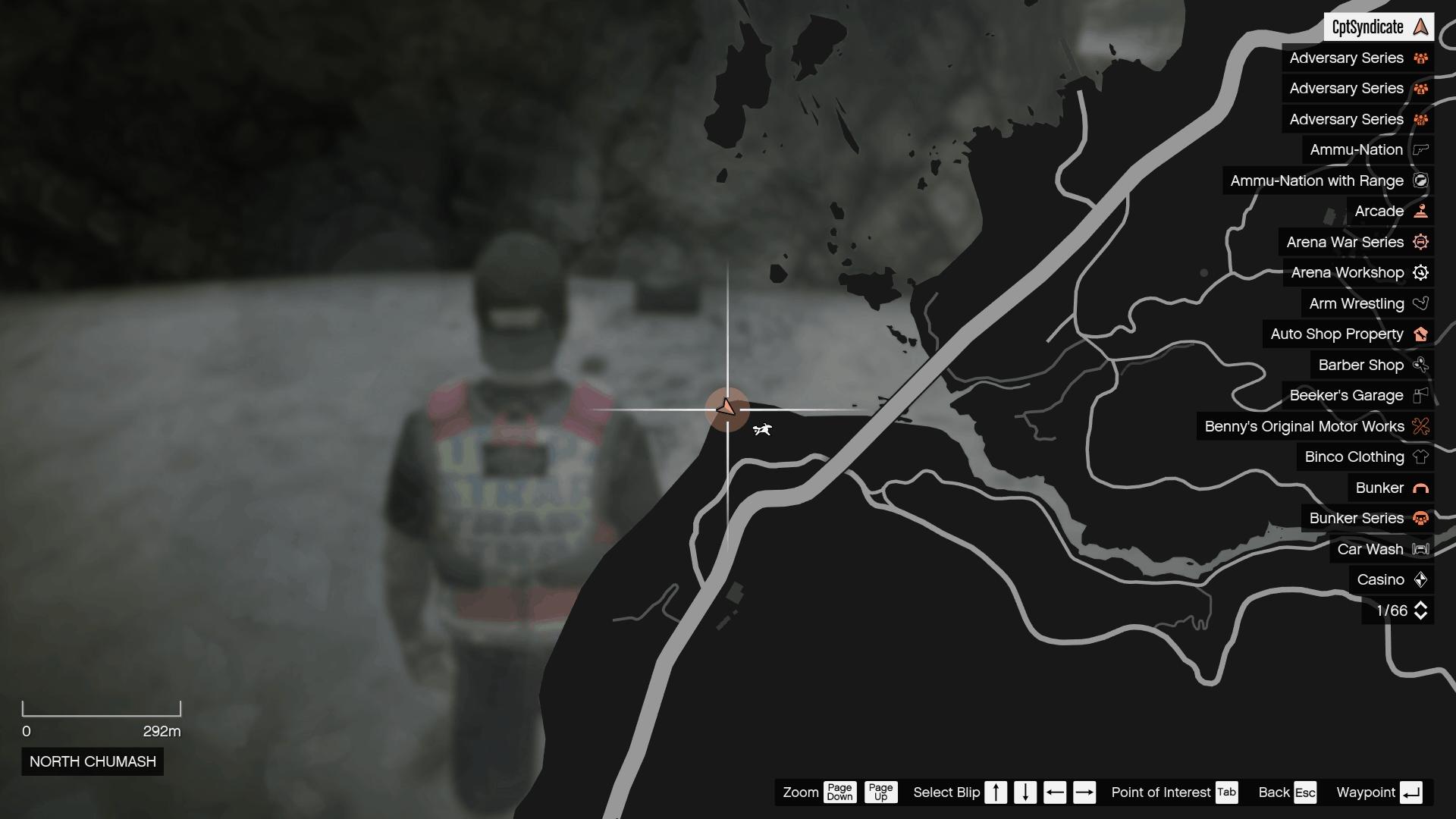Screen dimensions: 1456x819
Task: Click the Bunker entrance icon
Action: coord(1420,488)
